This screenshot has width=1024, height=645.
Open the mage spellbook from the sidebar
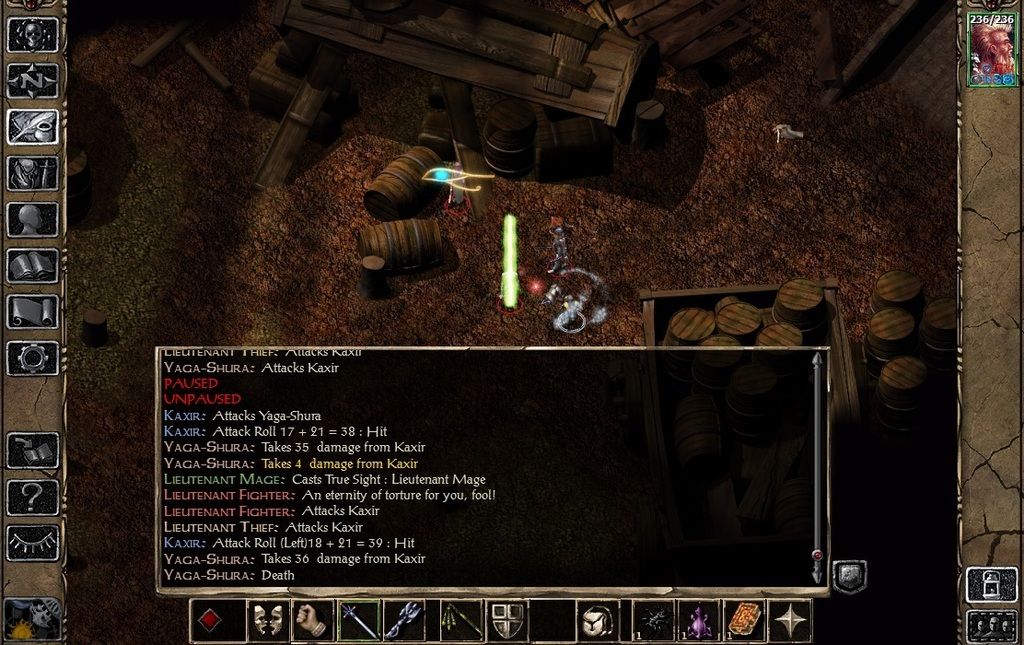(x=33, y=265)
